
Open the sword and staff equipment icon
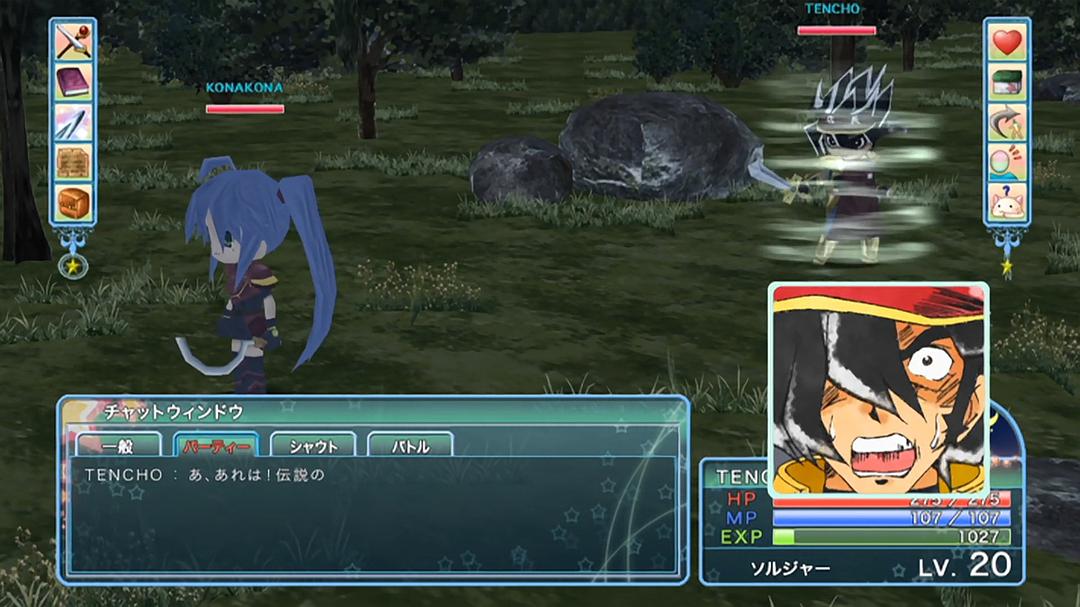pyautogui.click(x=73, y=42)
